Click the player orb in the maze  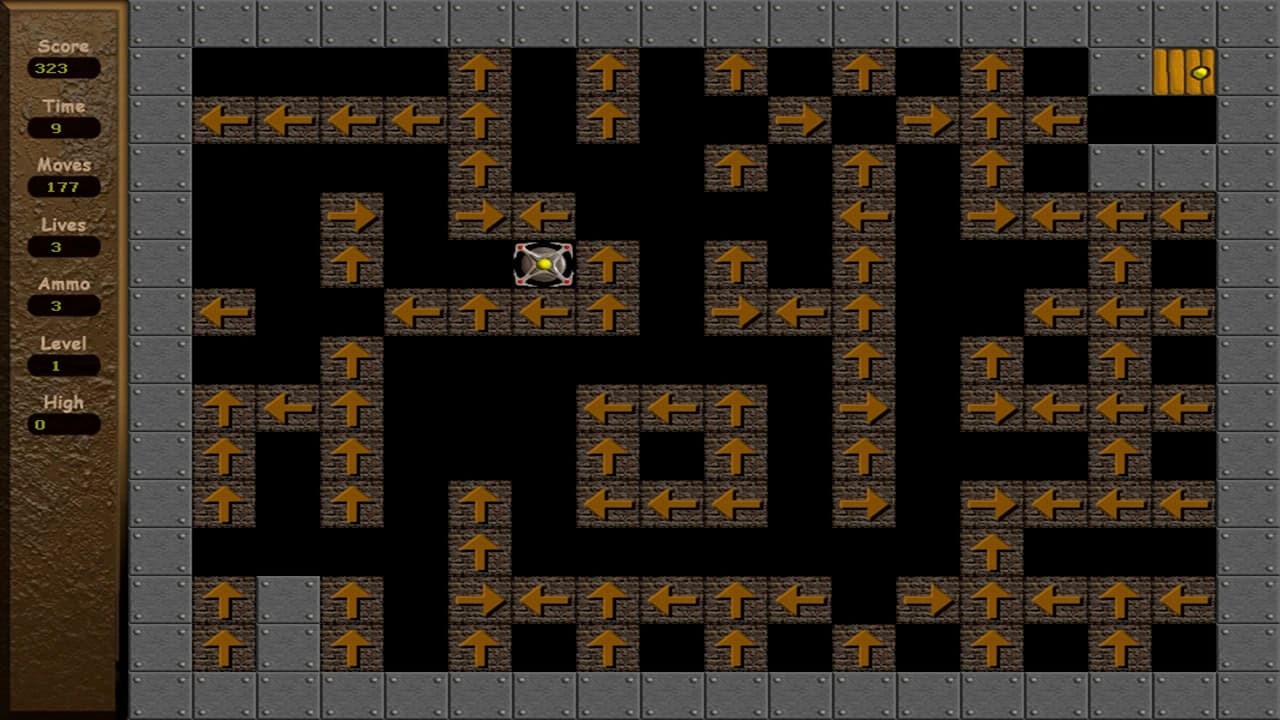543,263
